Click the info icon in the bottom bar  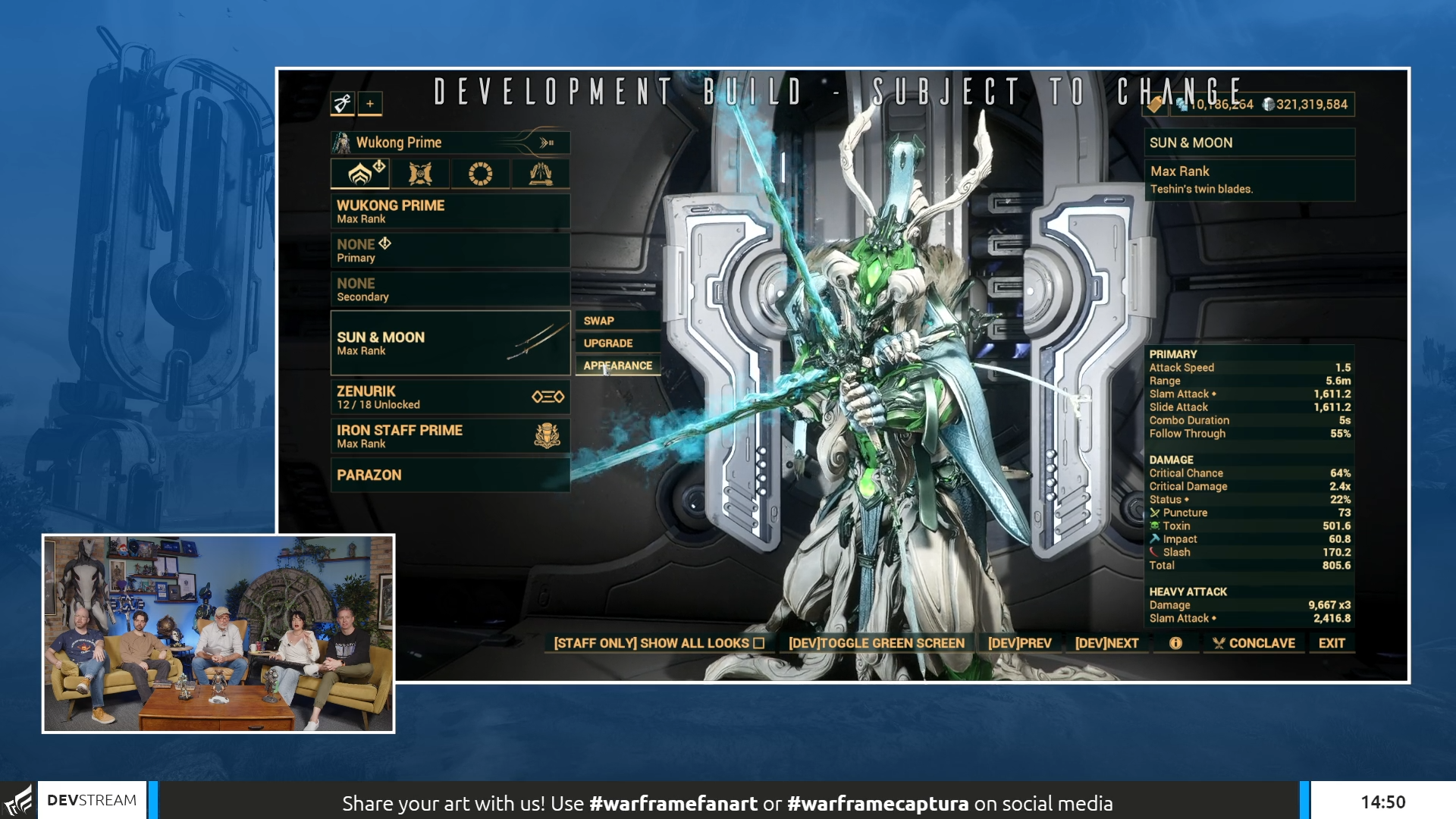[1176, 642]
